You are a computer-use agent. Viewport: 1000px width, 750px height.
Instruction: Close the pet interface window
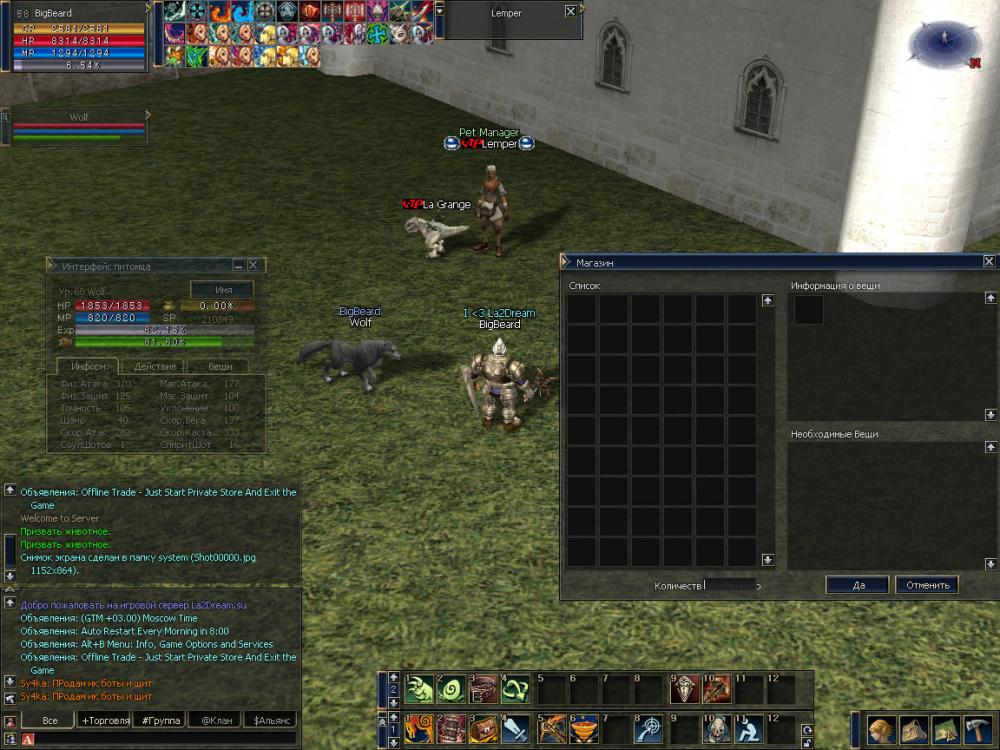coord(253,265)
